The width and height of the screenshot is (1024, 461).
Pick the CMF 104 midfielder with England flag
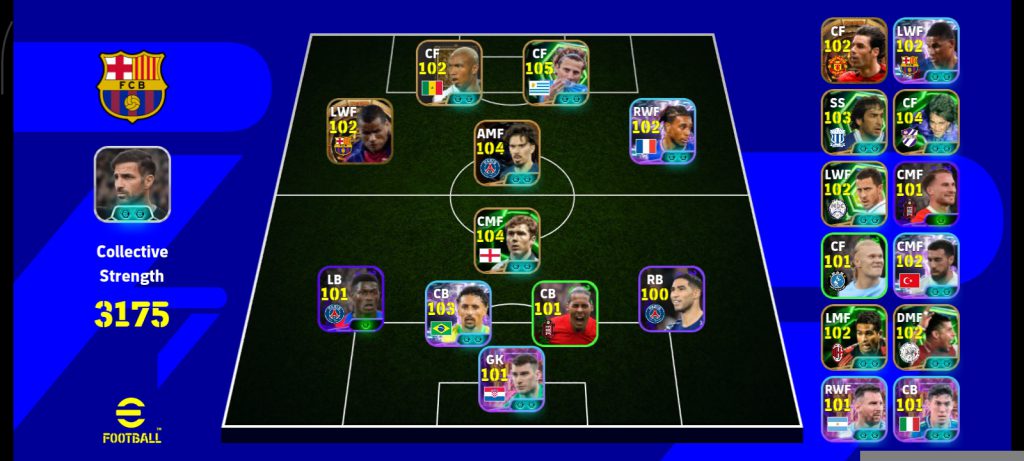tap(507, 240)
